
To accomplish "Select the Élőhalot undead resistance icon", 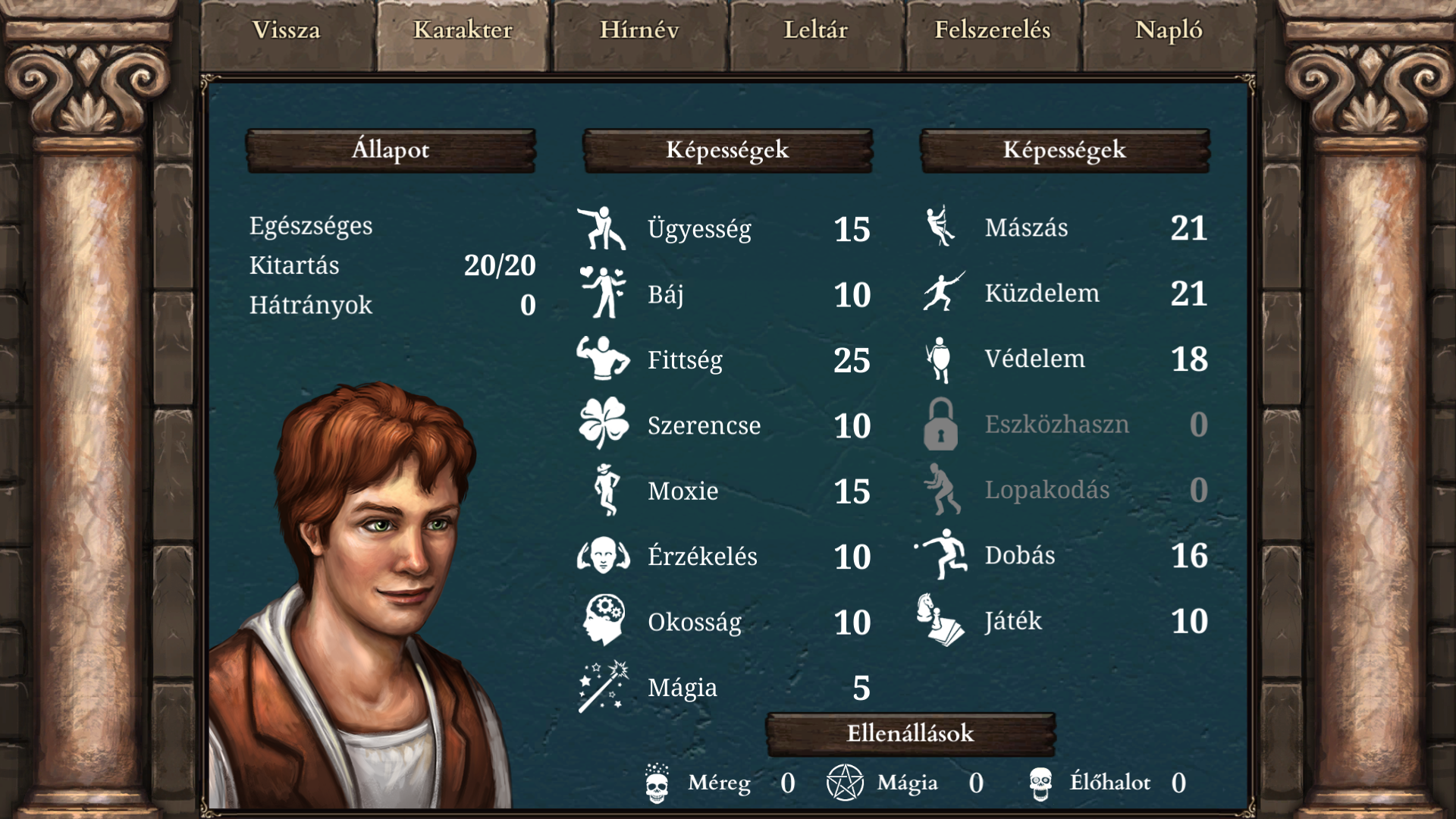I will 1040,783.
